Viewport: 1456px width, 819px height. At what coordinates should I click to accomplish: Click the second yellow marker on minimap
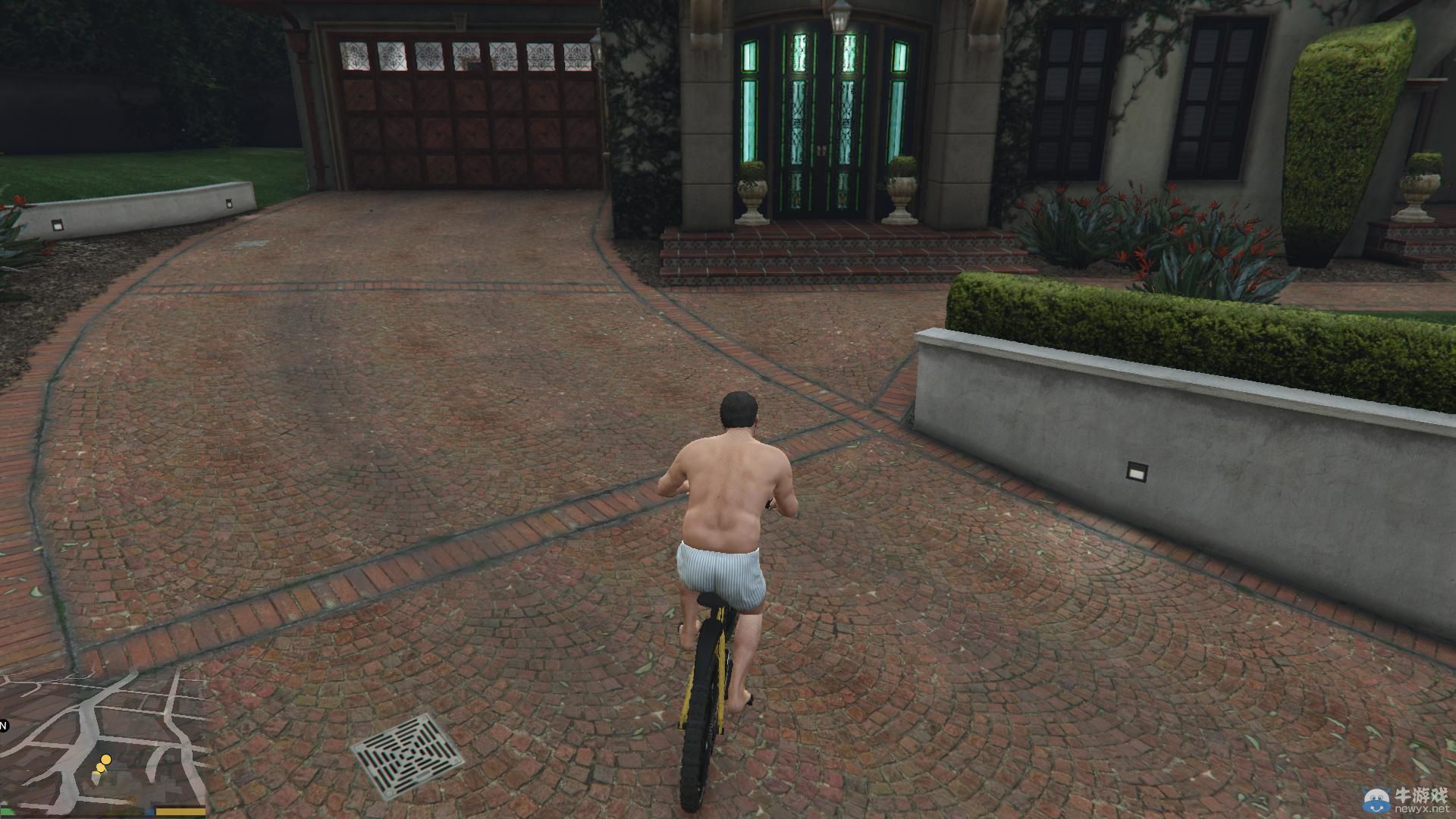(99, 767)
